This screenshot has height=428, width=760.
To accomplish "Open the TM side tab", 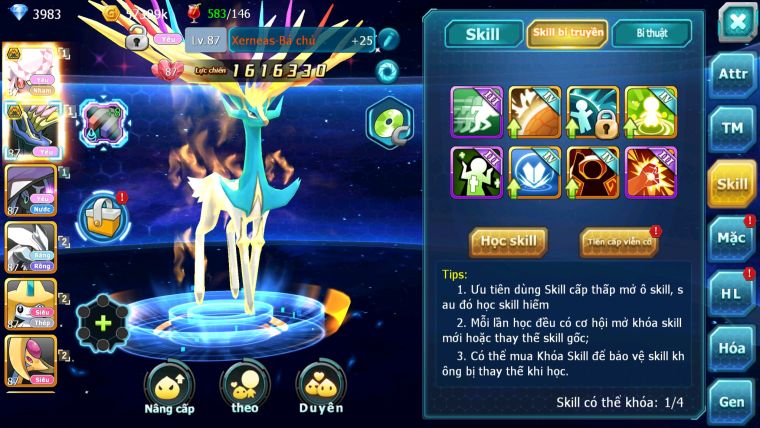I will pos(732,128).
